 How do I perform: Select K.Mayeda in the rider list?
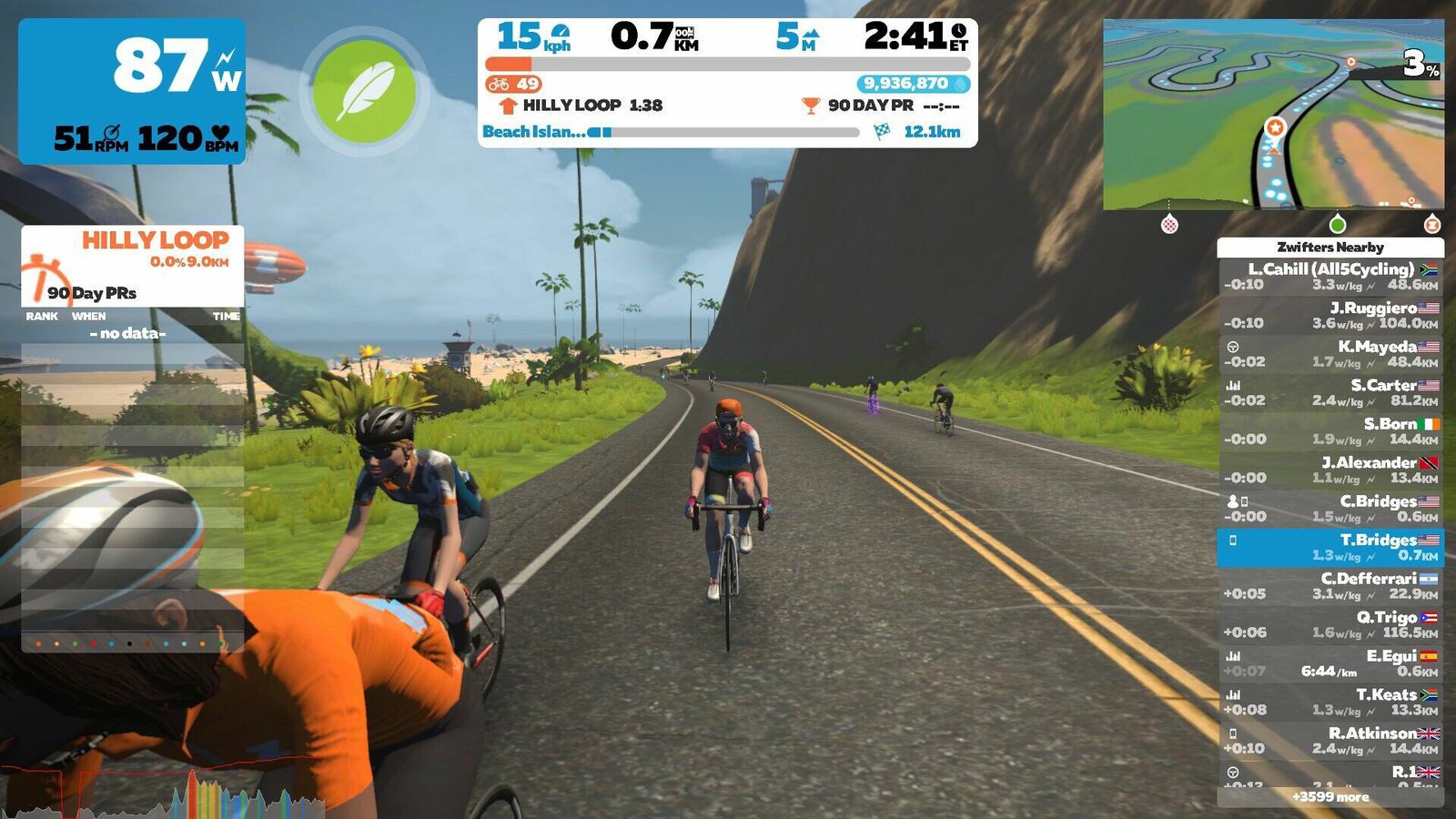coord(1330,354)
